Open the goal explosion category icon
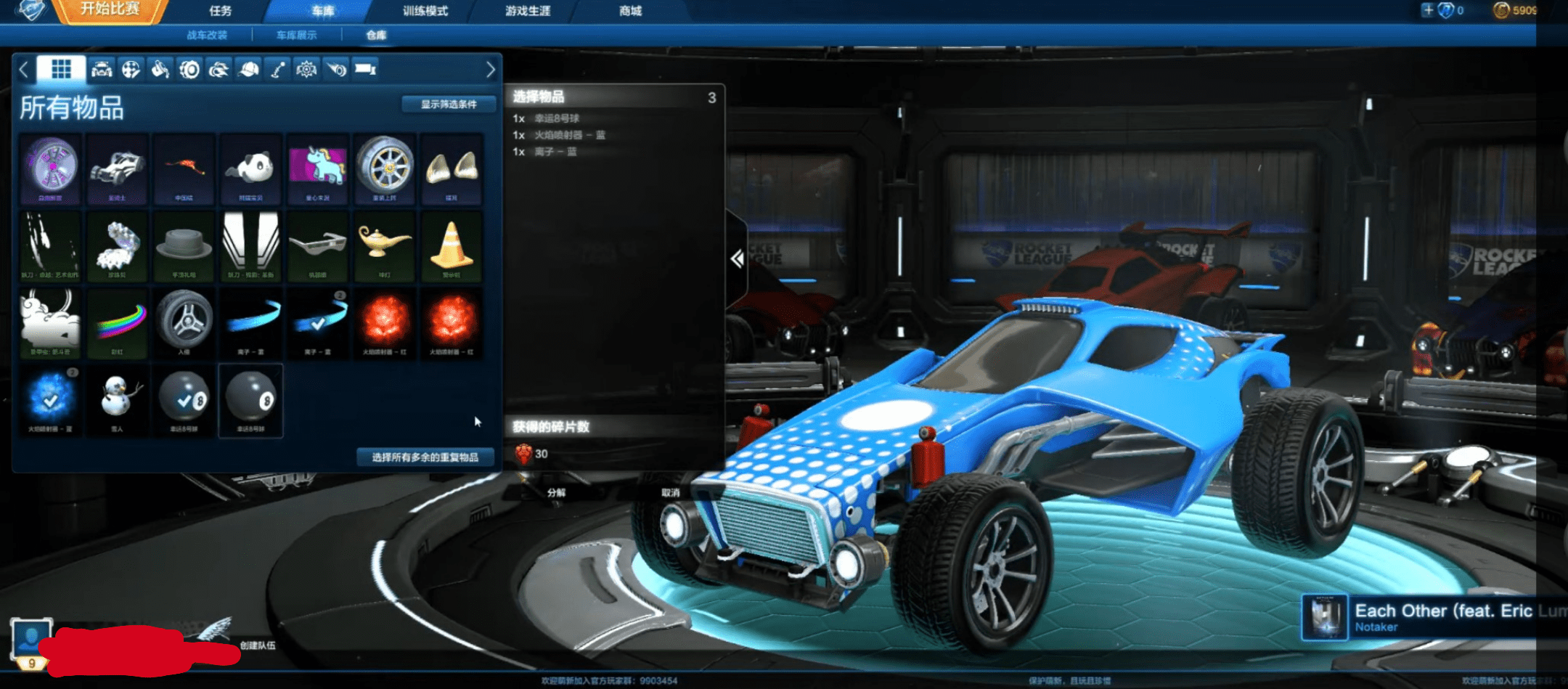This screenshot has width=1568, height=689. coord(306,69)
